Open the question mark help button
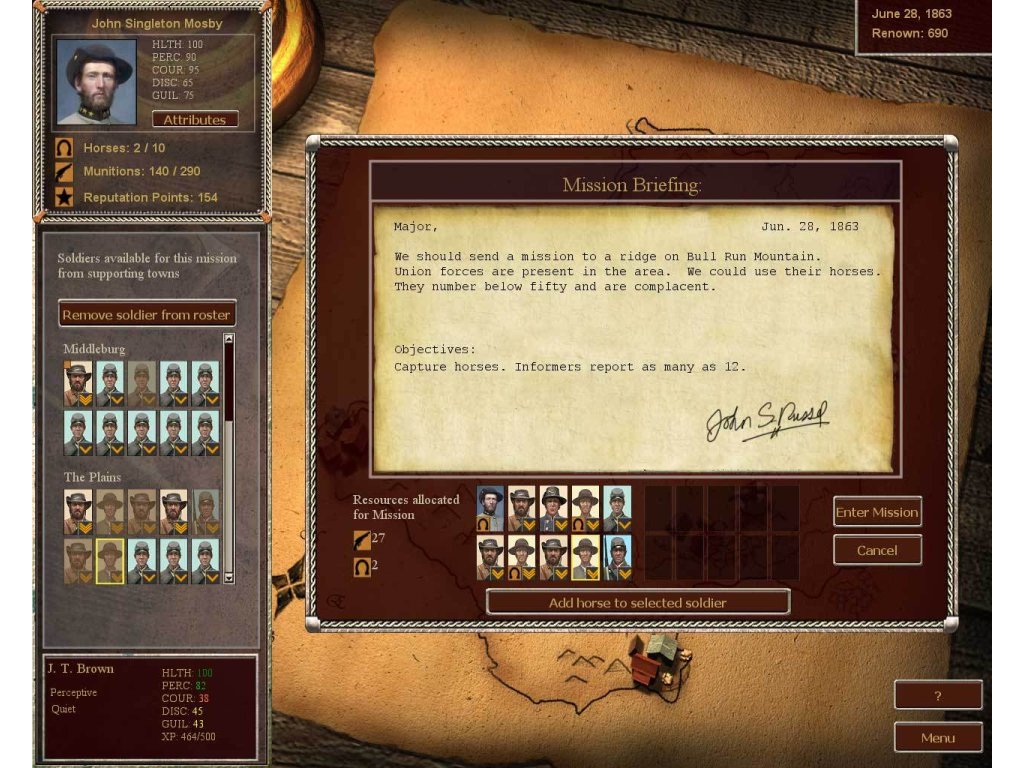 pos(937,695)
